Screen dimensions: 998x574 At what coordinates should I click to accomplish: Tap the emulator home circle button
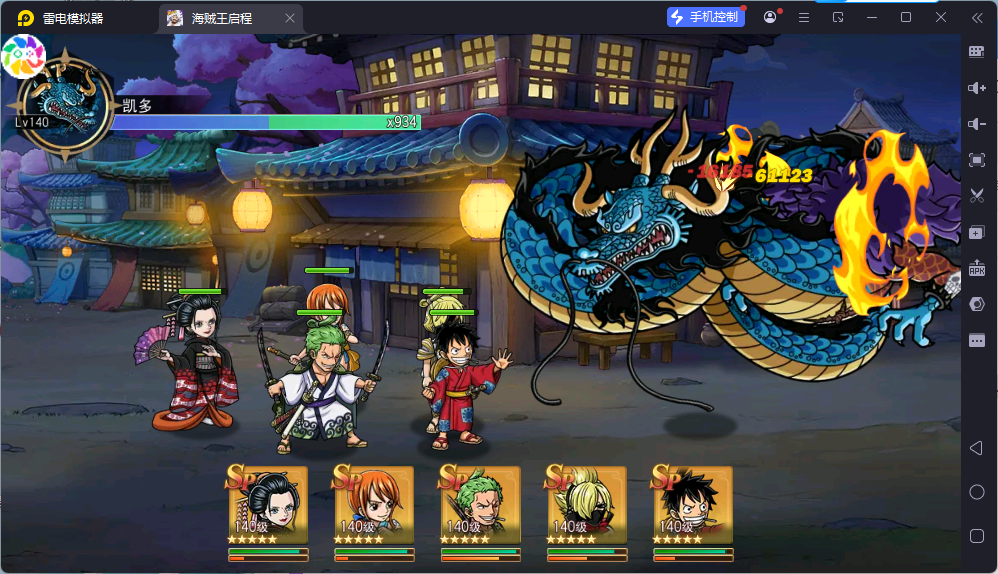[x=977, y=492]
